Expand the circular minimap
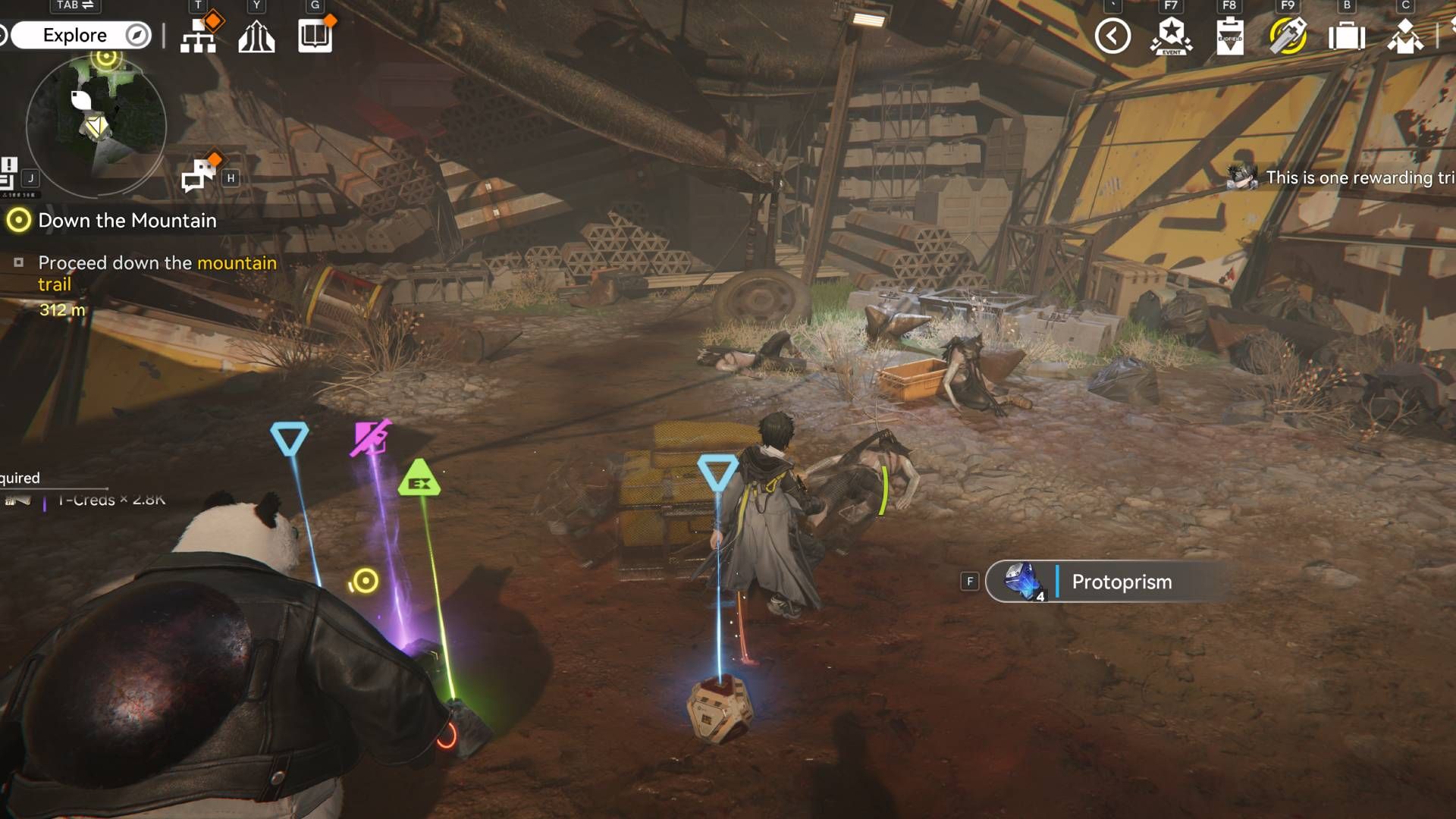Viewport: 1456px width, 819px height. [x=96, y=125]
